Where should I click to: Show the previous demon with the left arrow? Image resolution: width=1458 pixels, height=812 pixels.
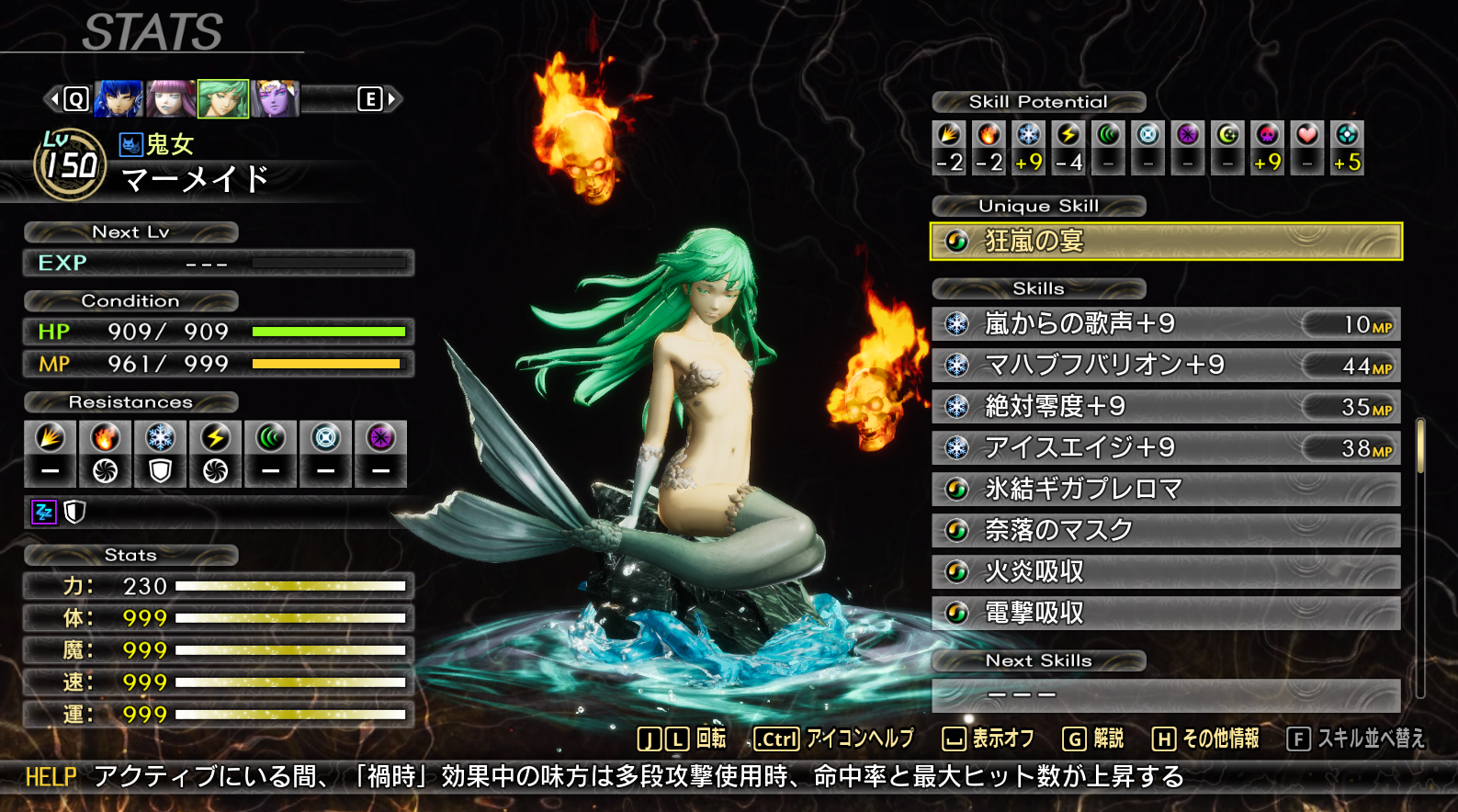pos(54,98)
